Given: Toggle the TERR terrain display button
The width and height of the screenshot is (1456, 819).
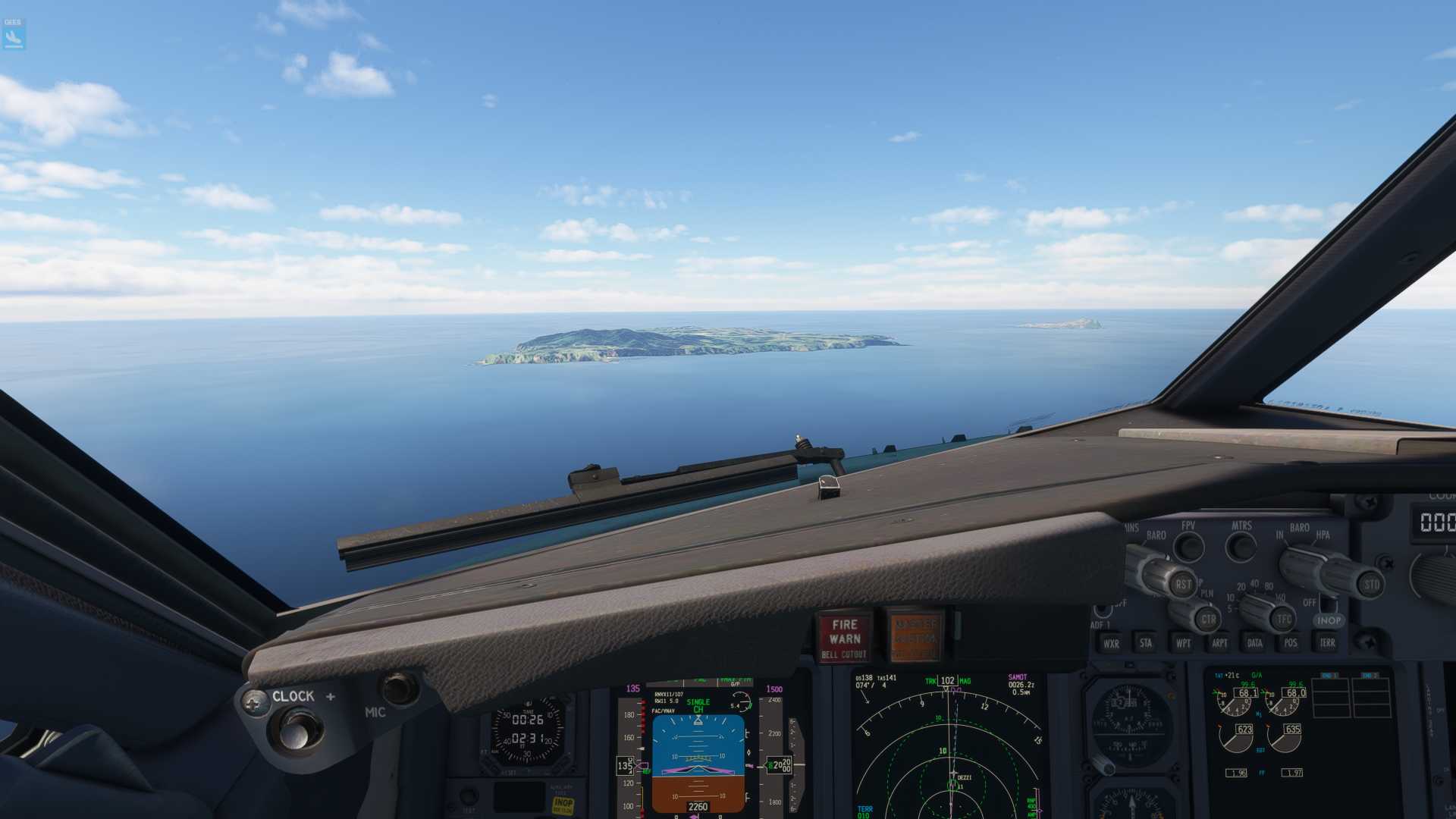Looking at the screenshot, I should point(1326,644).
